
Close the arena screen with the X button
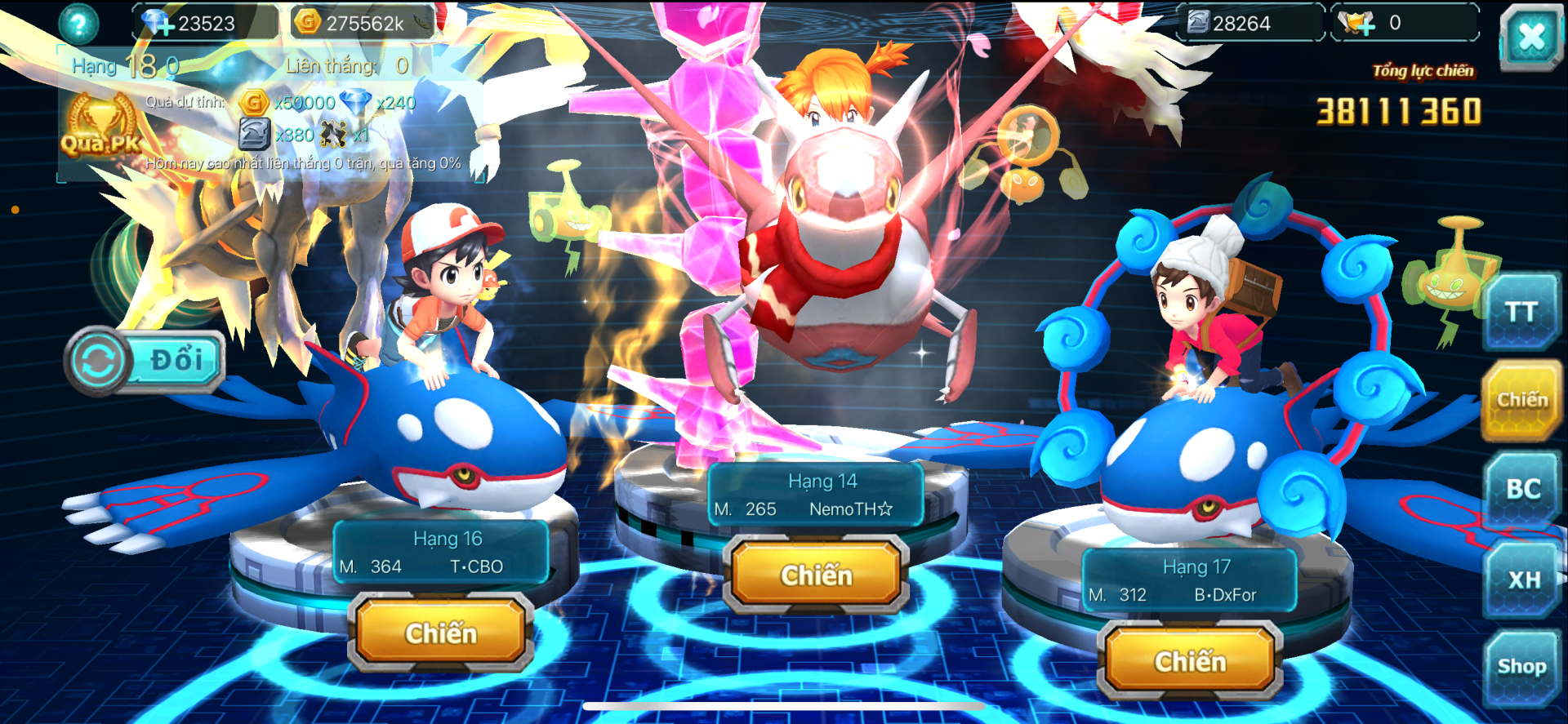point(1530,36)
